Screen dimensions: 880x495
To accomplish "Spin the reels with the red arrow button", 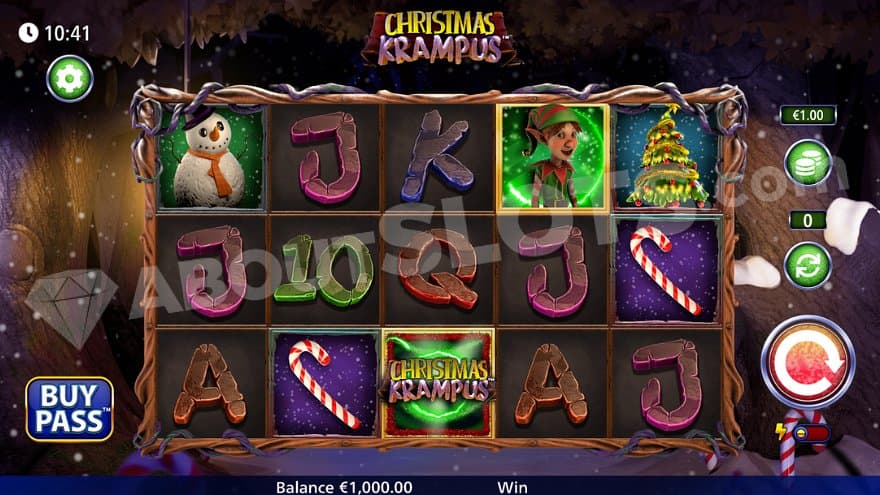I will (x=807, y=360).
